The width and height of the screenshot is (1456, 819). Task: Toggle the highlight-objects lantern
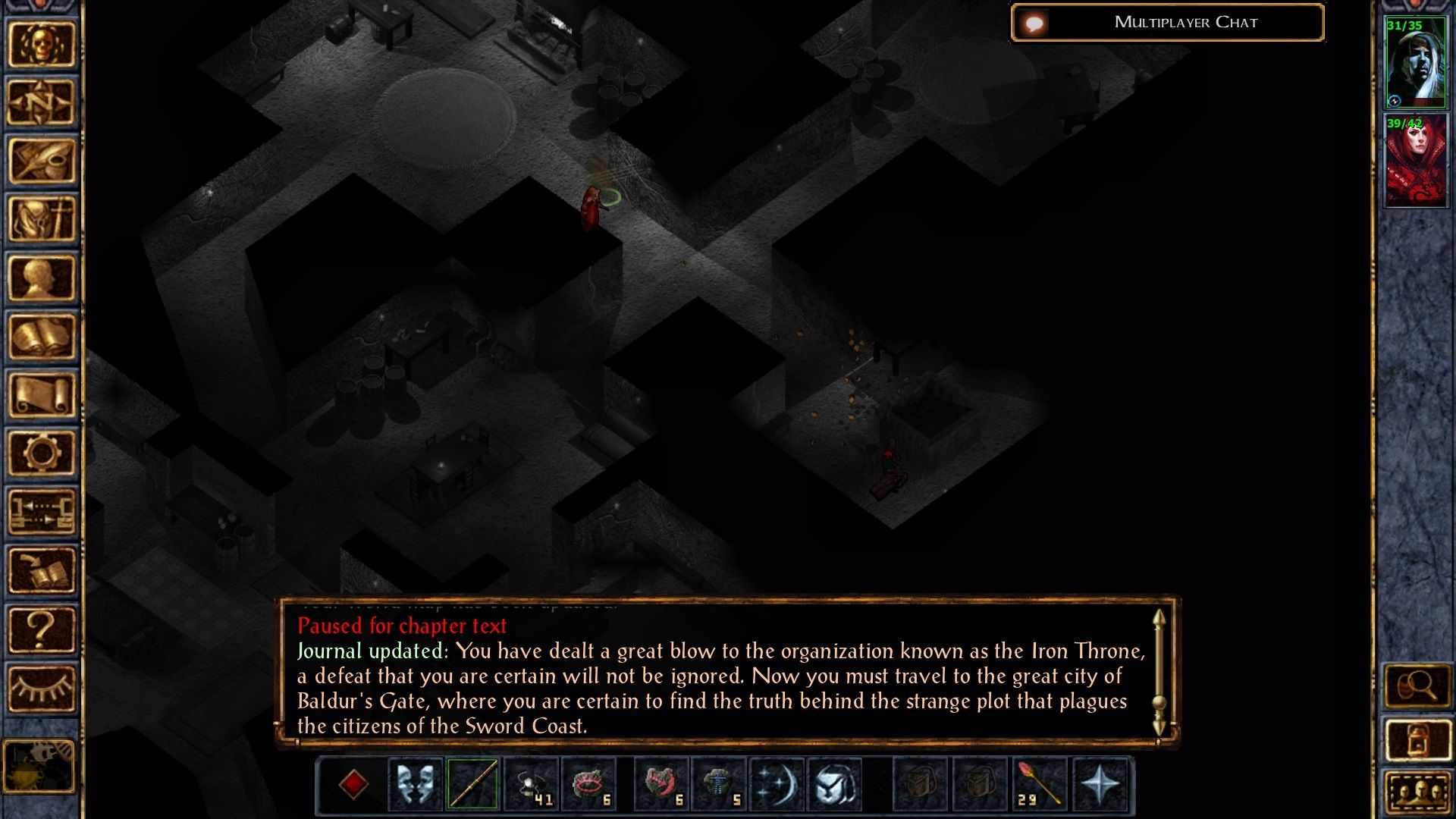pos(1419,738)
